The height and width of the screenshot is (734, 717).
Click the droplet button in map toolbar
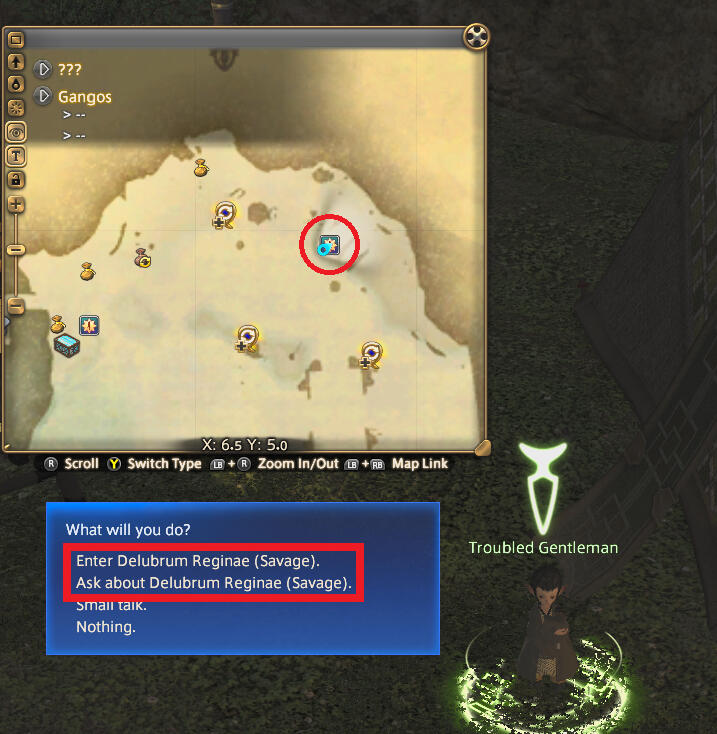[x=16, y=84]
